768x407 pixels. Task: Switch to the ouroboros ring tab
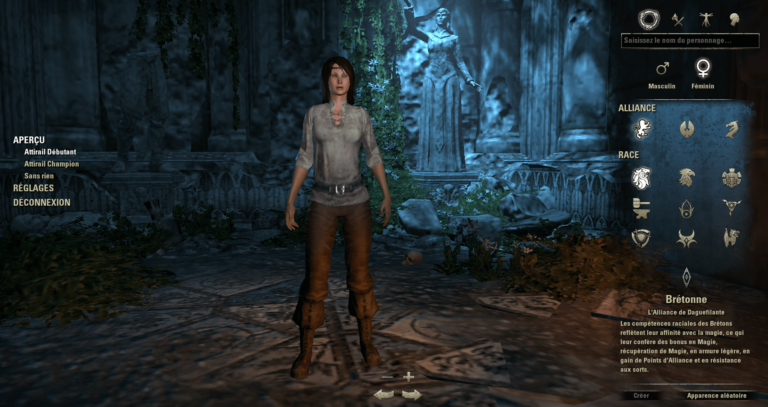649,18
